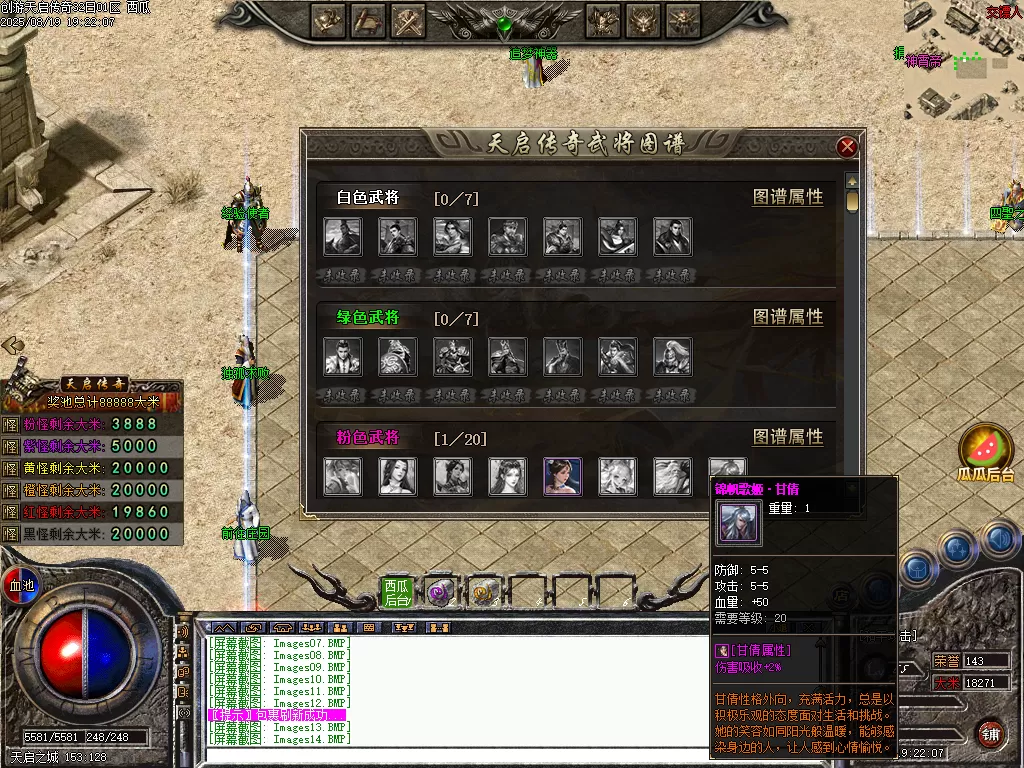Click the red 铺 shop button

990,733
